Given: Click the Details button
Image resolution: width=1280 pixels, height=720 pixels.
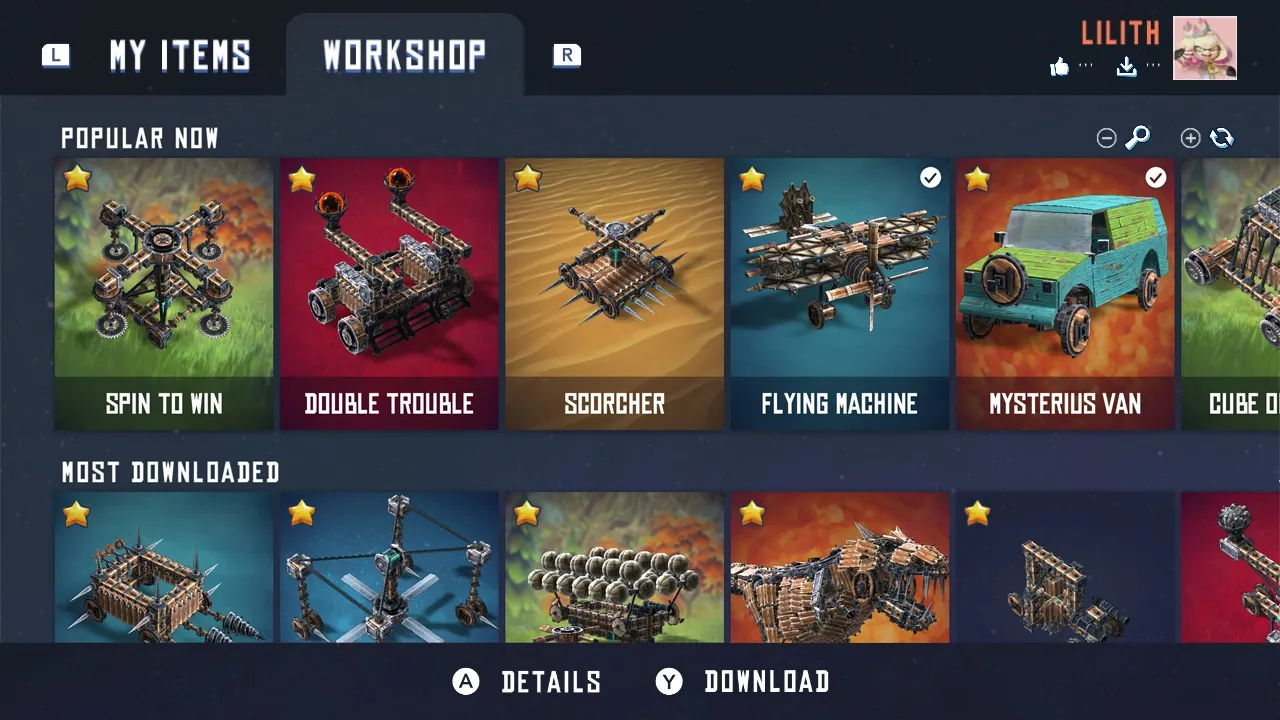Looking at the screenshot, I should pos(528,682).
